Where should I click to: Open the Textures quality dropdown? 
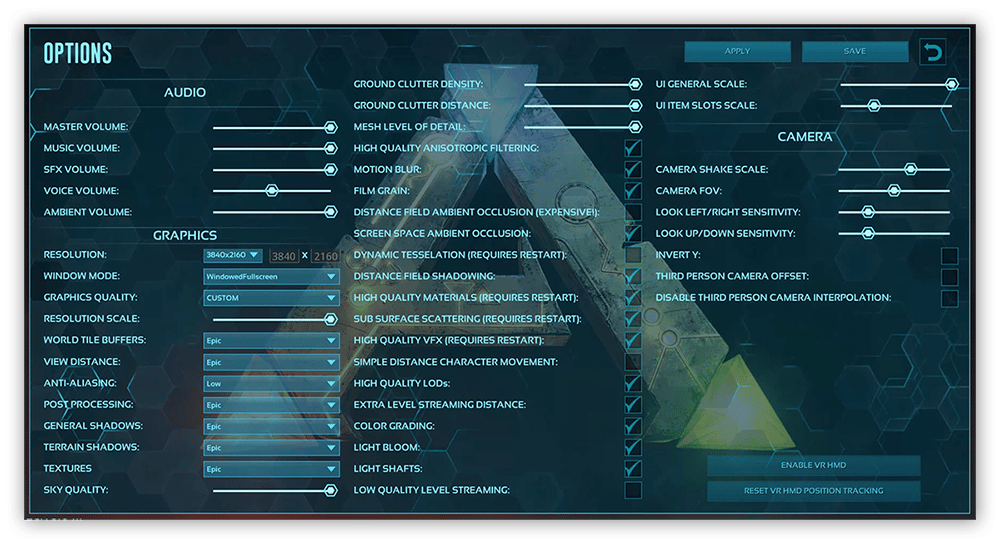pos(271,469)
